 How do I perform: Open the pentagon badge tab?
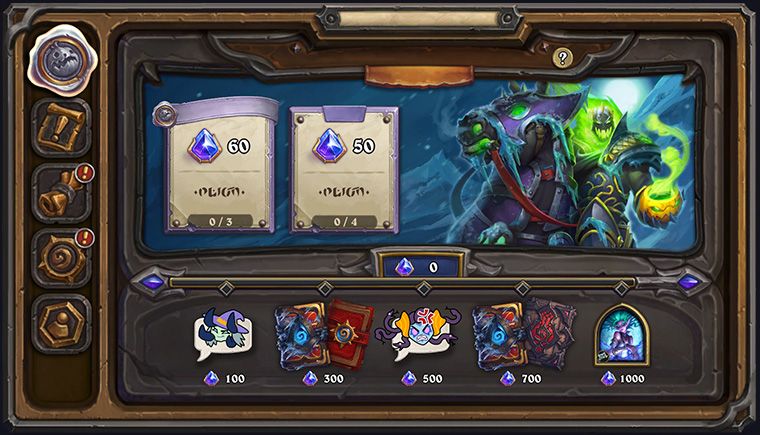point(61,322)
